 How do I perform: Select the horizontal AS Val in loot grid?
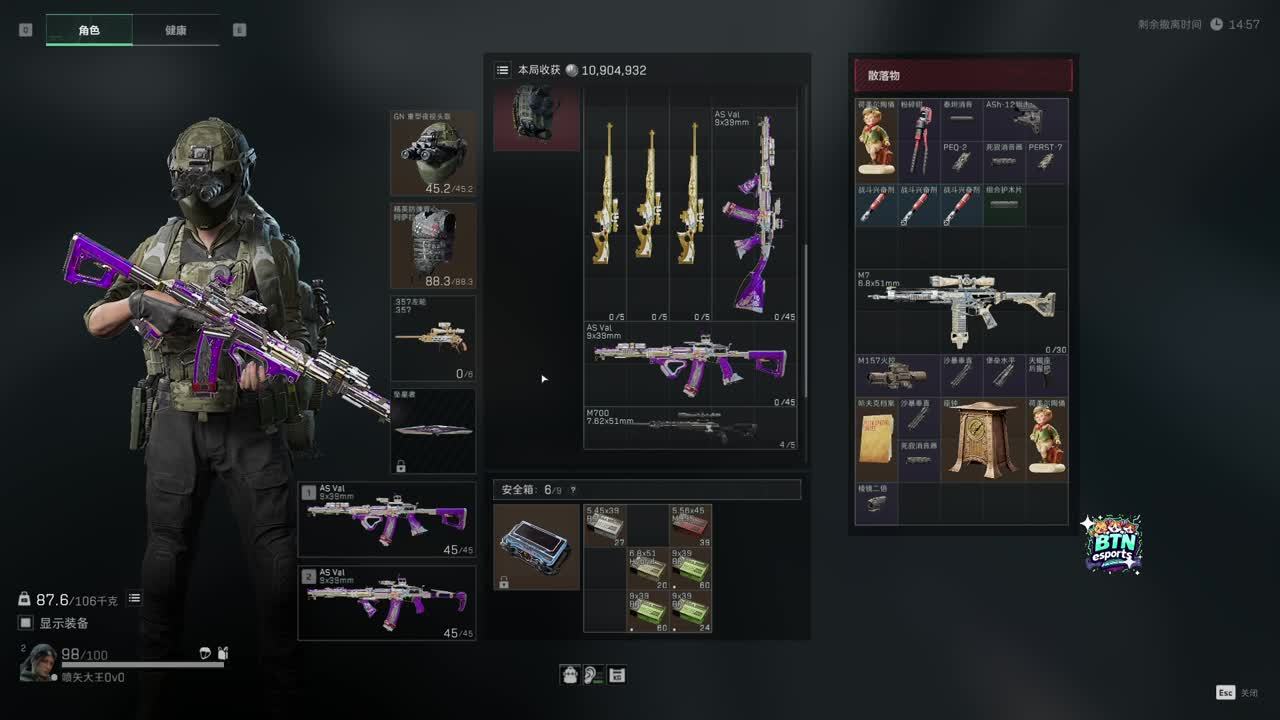(x=691, y=364)
